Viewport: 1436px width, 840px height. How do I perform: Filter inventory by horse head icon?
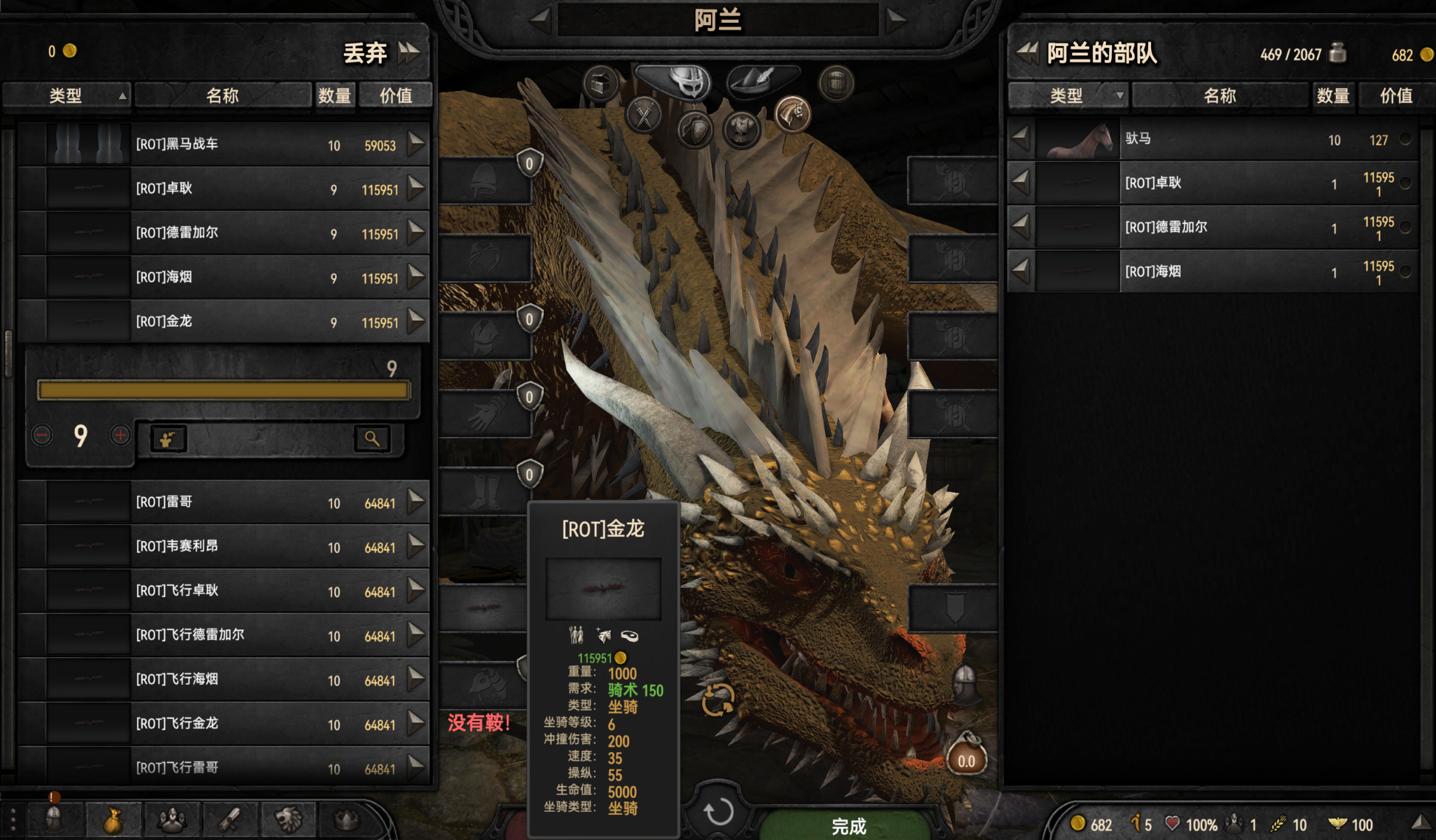(x=792, y=115)
